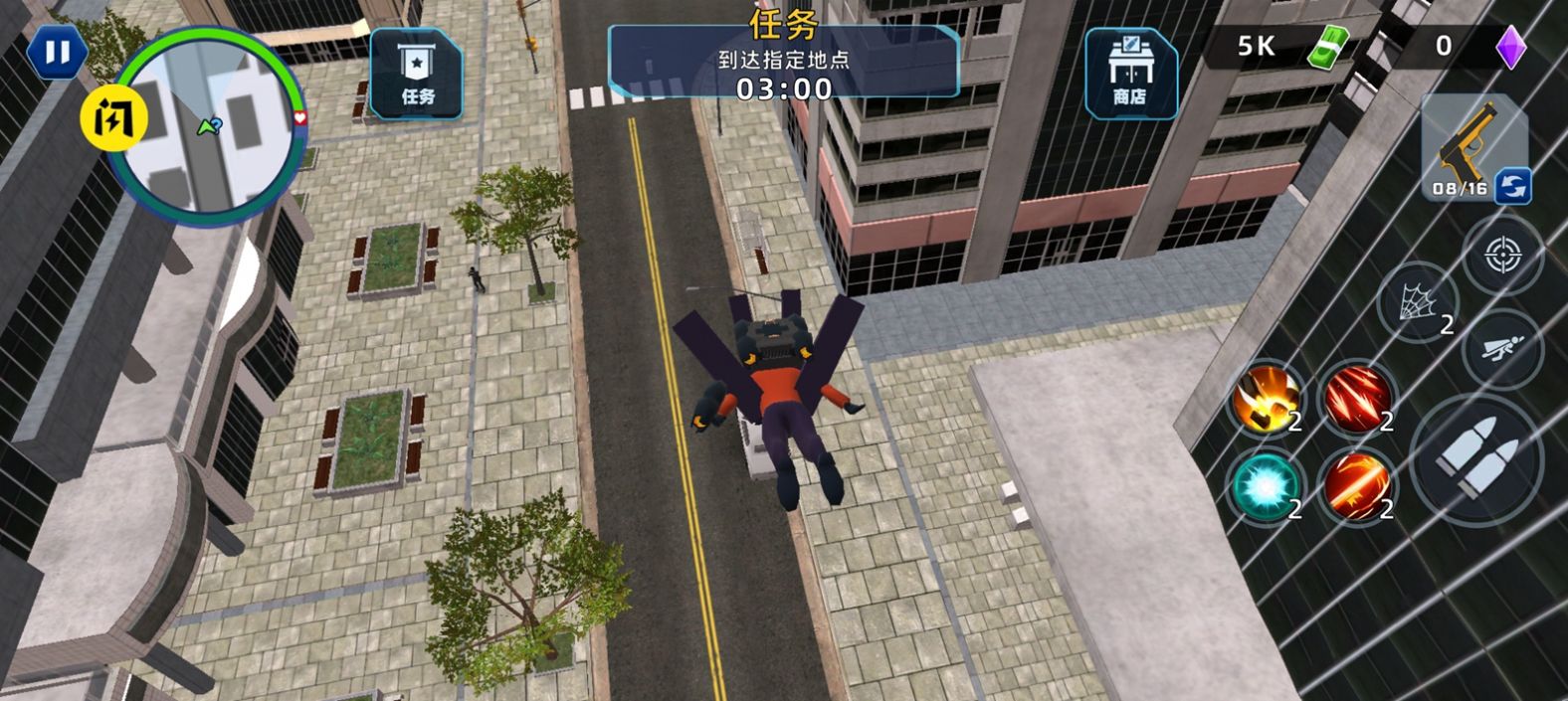This screenshot has width=1568, height=701.
Task: Tap the purple gem currency icon
Action: click(1511, 47)
